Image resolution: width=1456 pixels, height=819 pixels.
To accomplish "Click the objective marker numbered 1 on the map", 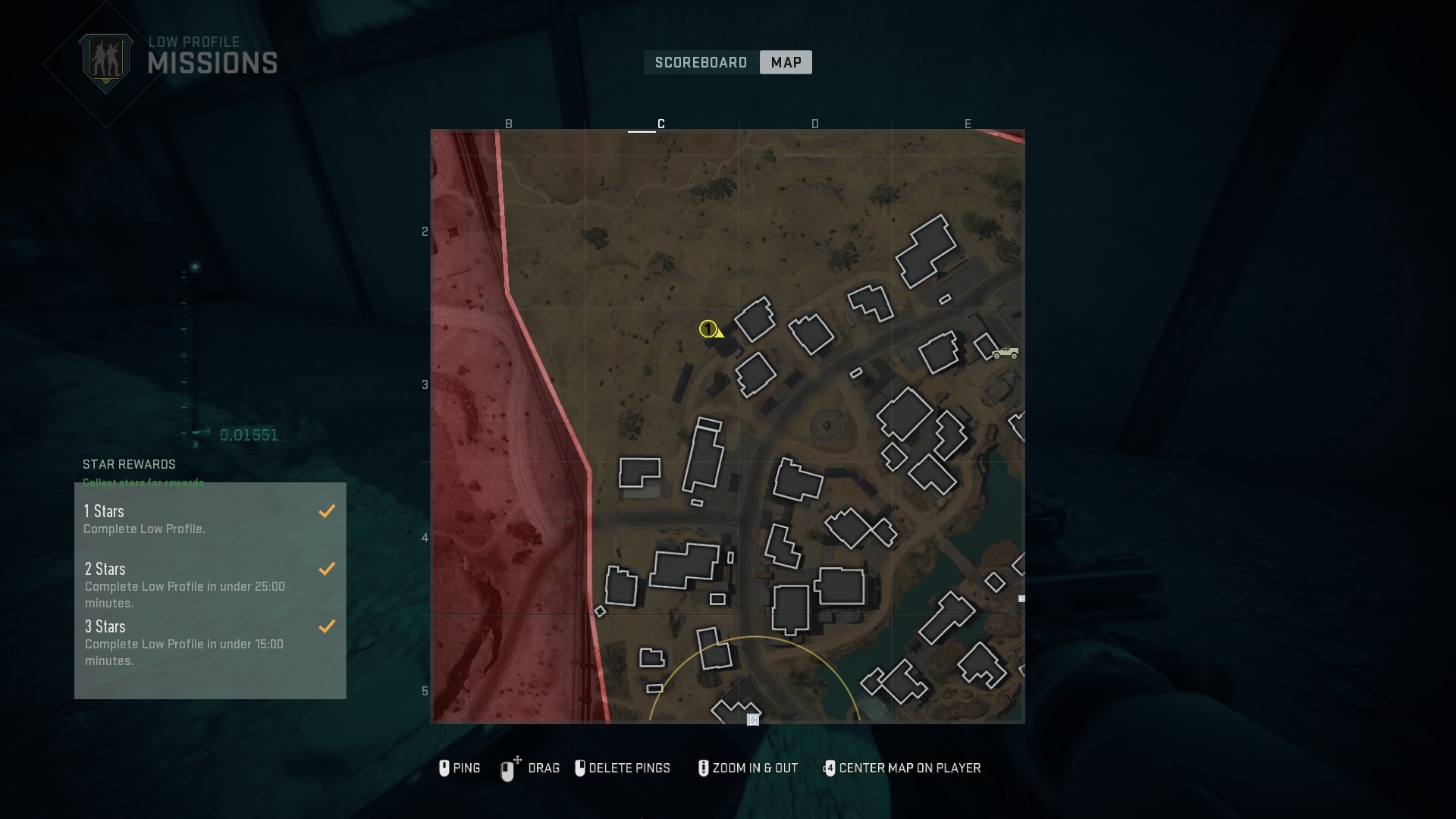I will tap(709, 329).
